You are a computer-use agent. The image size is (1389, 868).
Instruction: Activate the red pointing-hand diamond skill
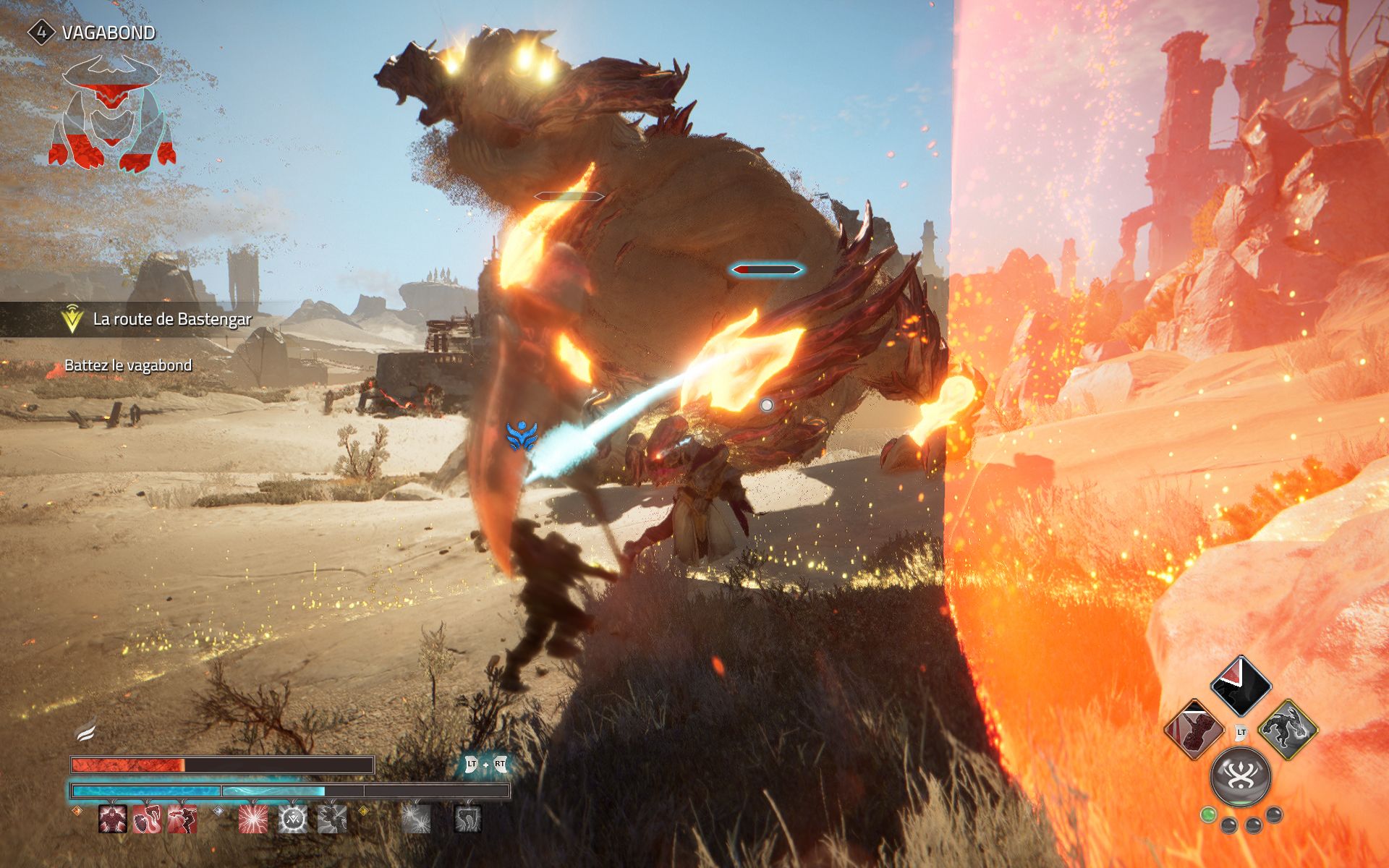click(1194, 729)
